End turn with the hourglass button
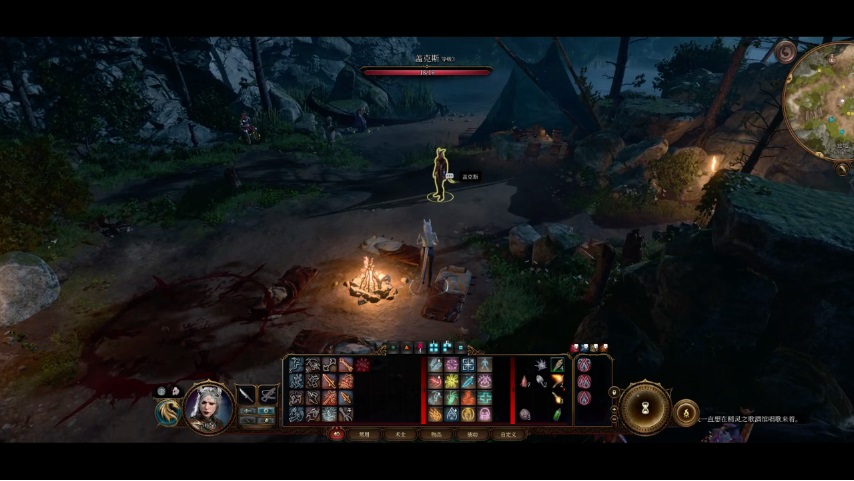Image resolution: width=854 pixels, height=481 pixels. (644, 406)
